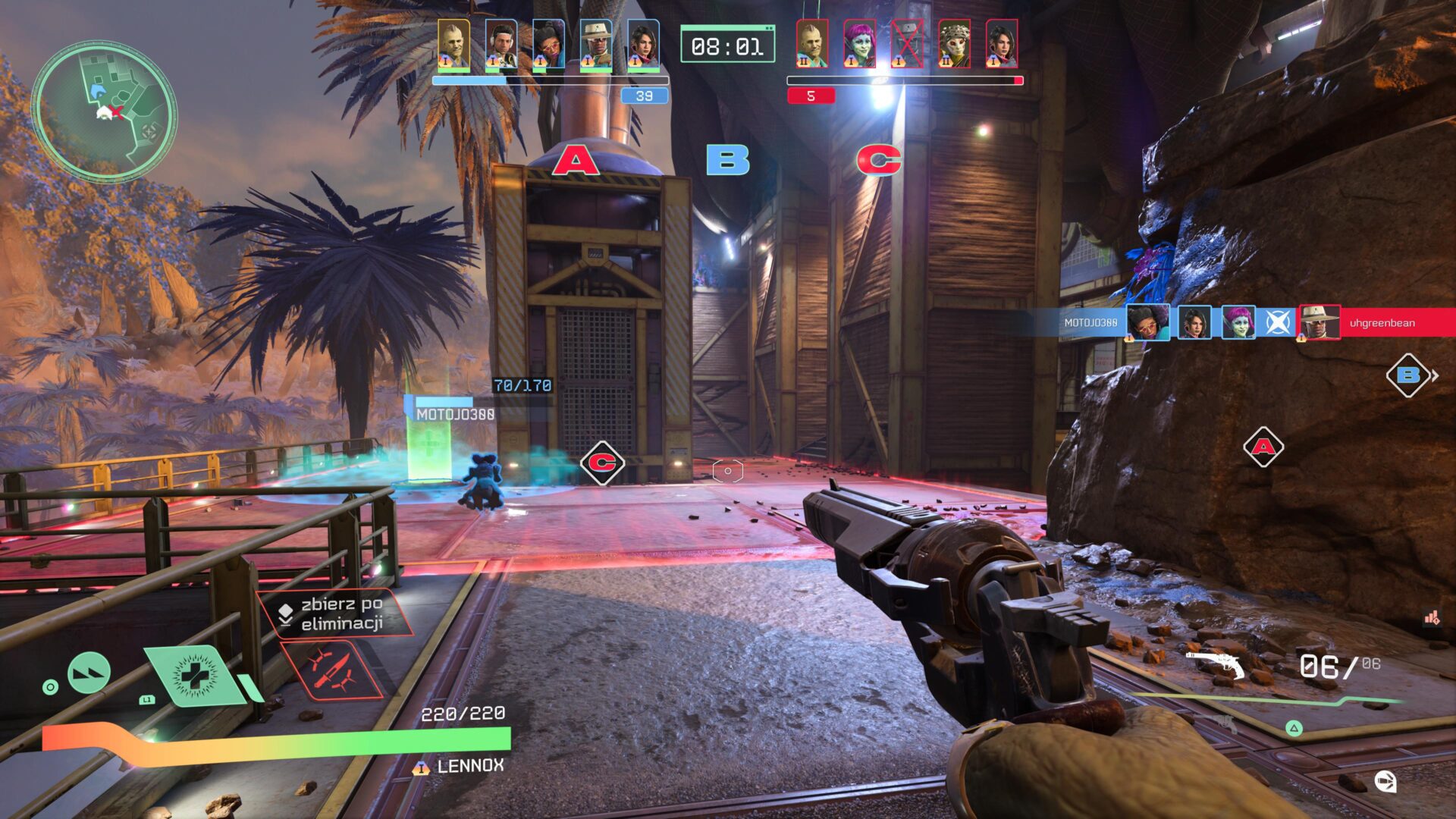Viewport: 1456px width, 819px height.
Task: Select the red A zone status letter
Action: click(576, 160)
